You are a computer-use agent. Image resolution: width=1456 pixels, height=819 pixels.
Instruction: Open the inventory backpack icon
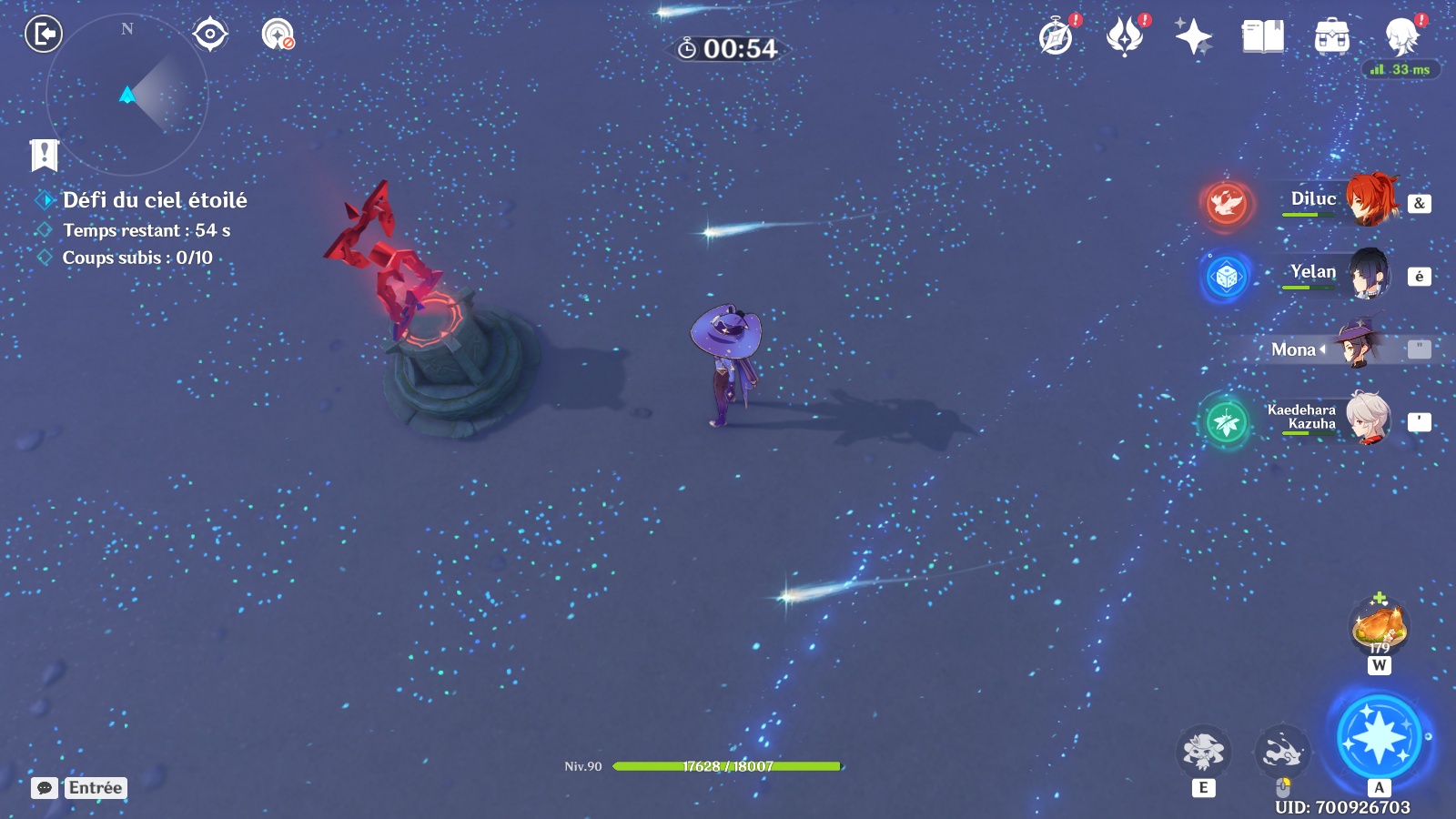point(1331,37)
